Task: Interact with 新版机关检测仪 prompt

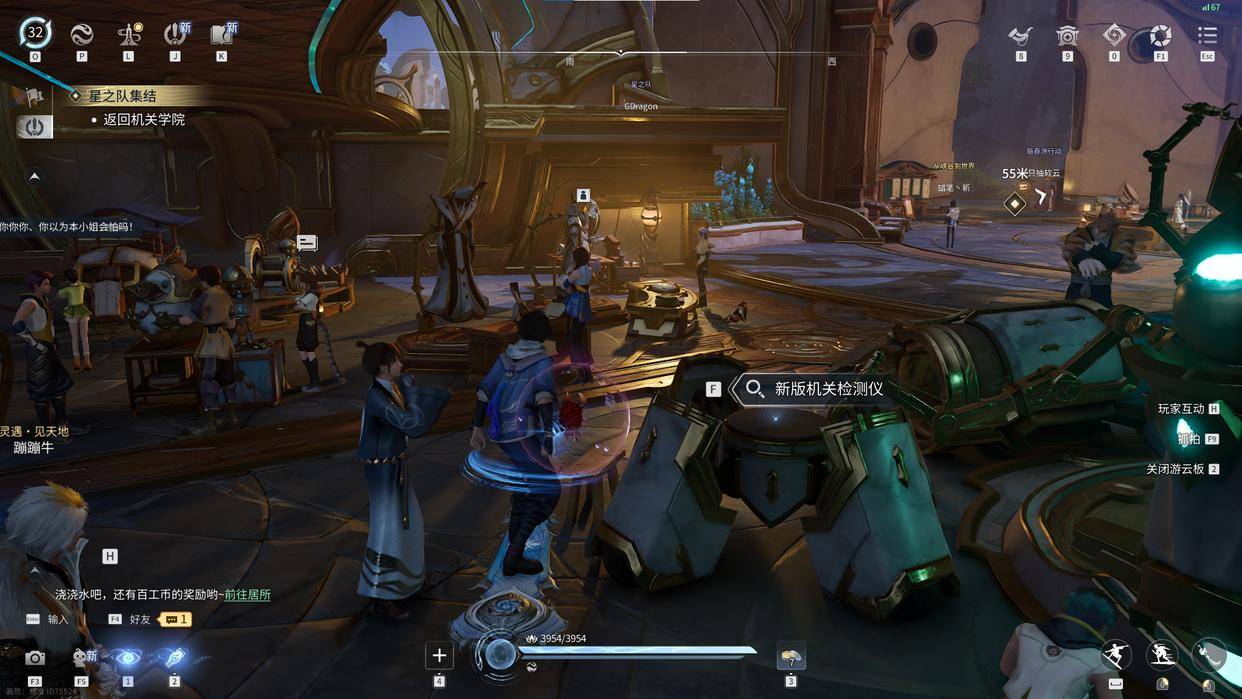Action: coord(816,389)
